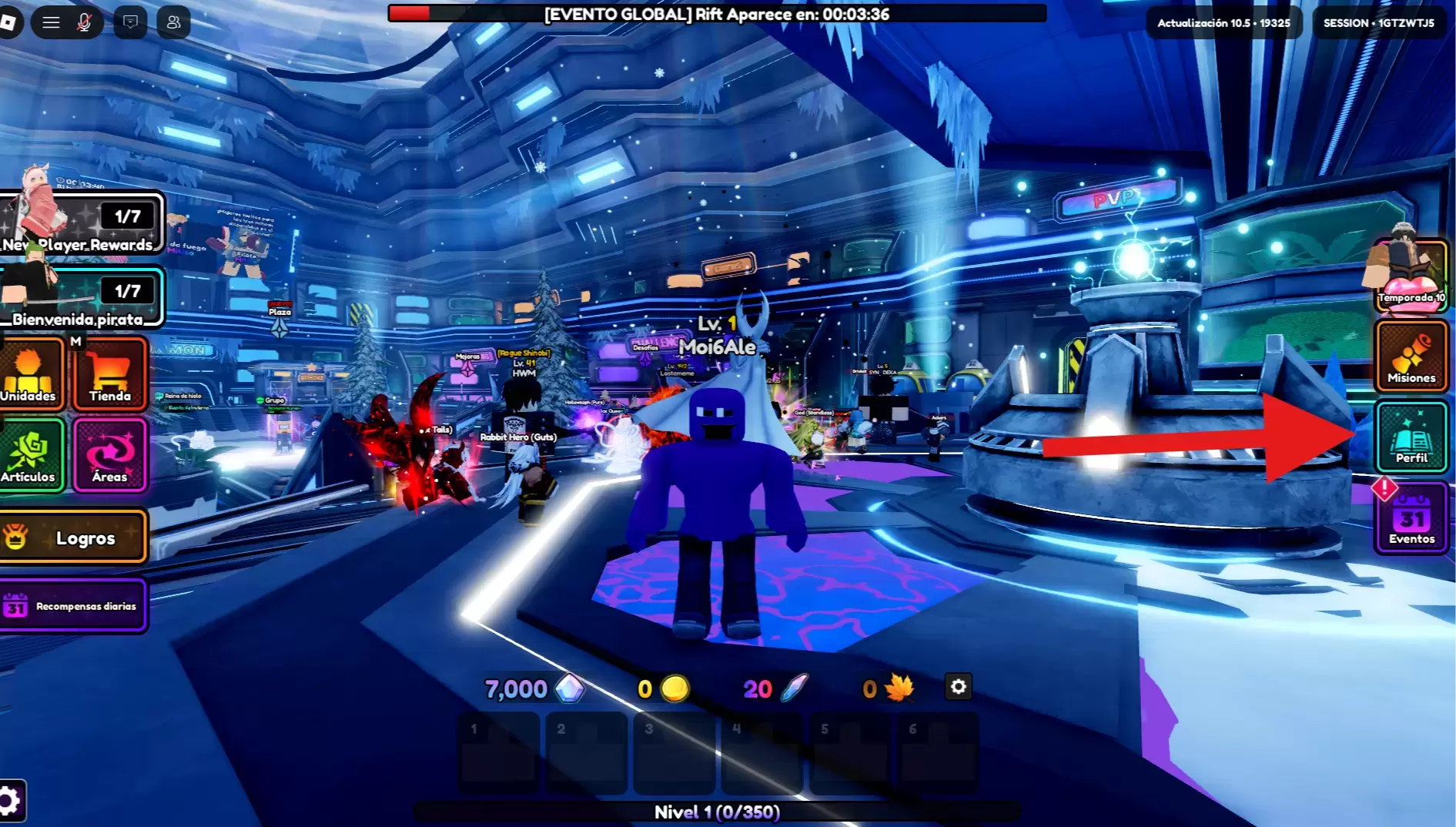Claim Recompensas diarias
Image resolution: width=1456 pixels, height=827 pixels.
pos(73,606)
